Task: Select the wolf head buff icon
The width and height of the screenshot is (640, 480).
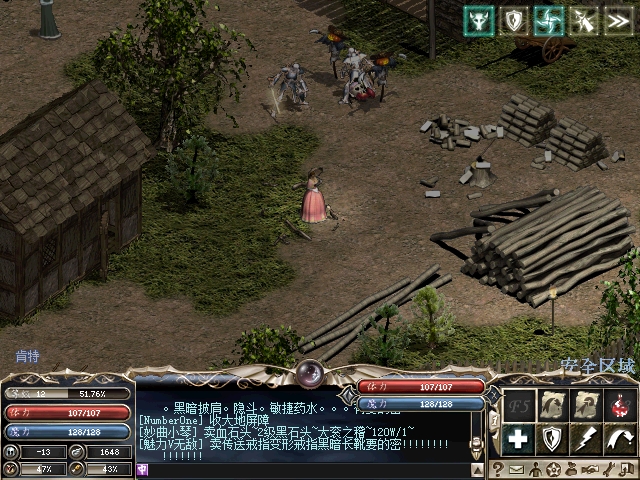Action: (x=479, y=20)
